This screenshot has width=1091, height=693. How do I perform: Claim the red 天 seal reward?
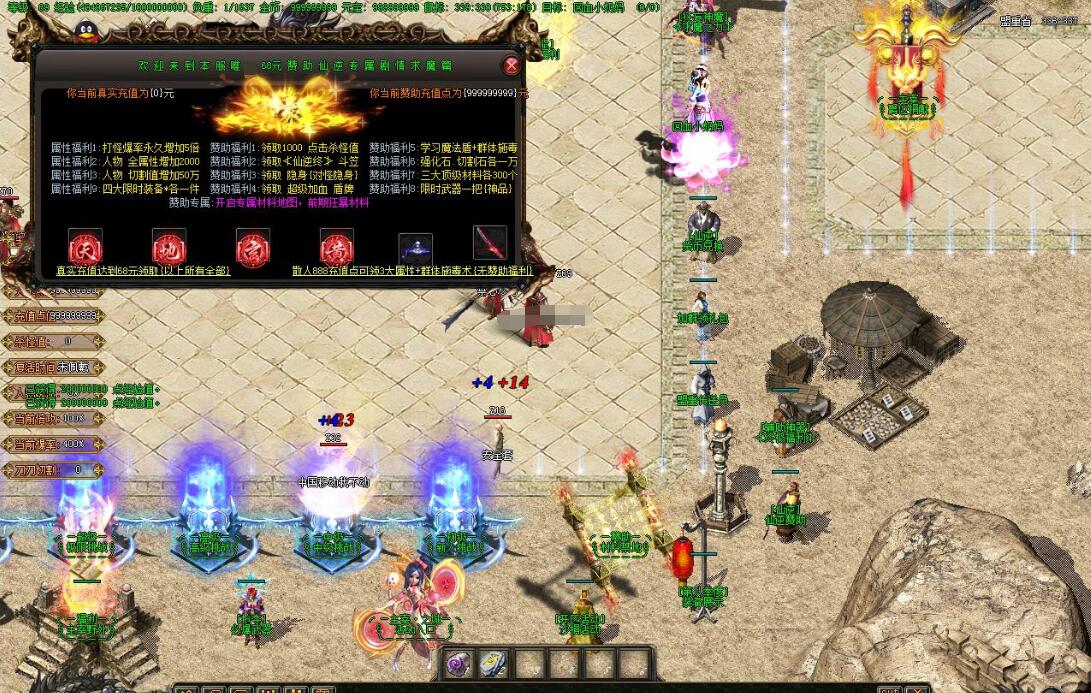click(x=85, y=245)
